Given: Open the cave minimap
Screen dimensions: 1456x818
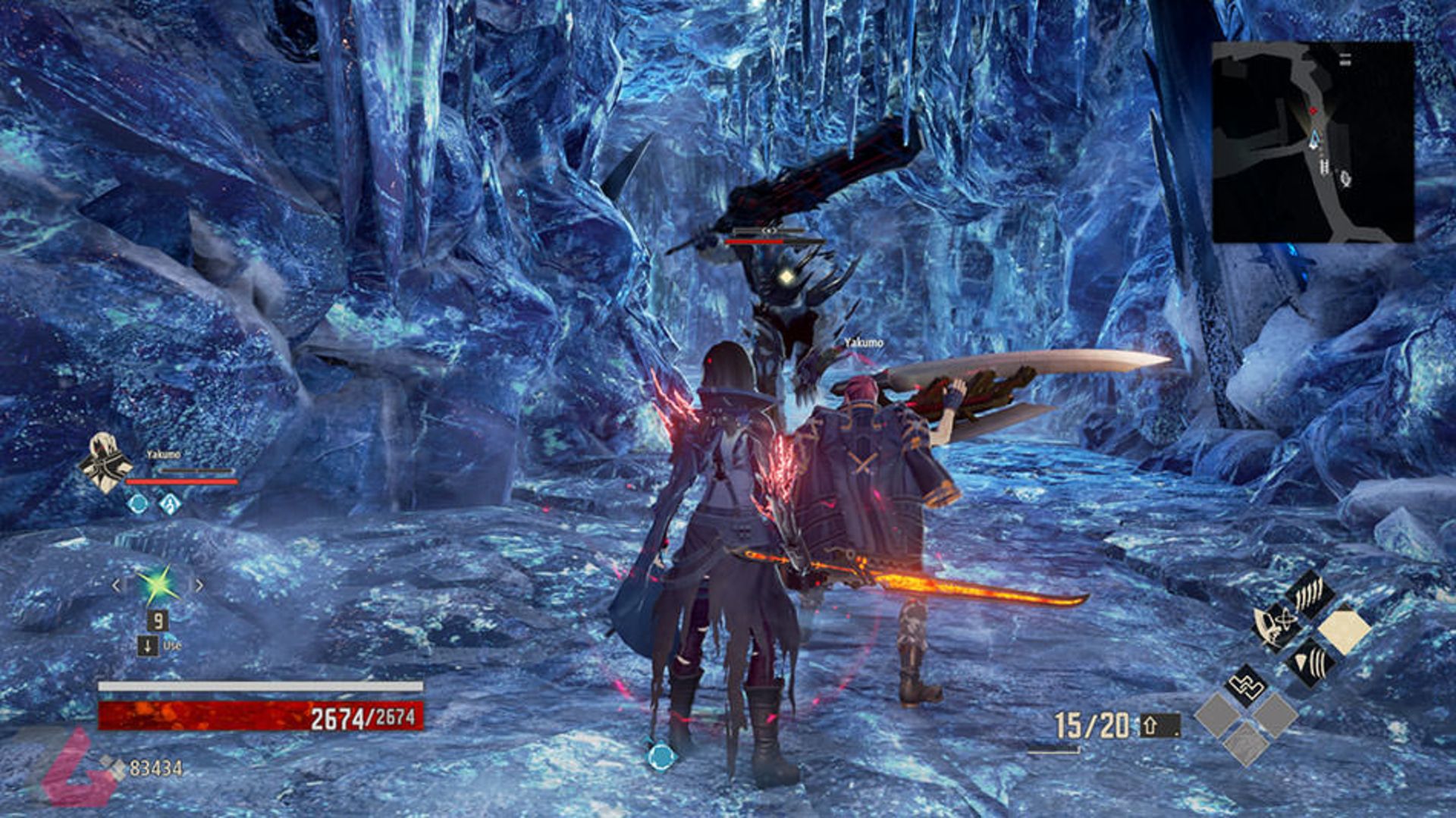Looking at the screenshot, I should [x=1313, y=143].
